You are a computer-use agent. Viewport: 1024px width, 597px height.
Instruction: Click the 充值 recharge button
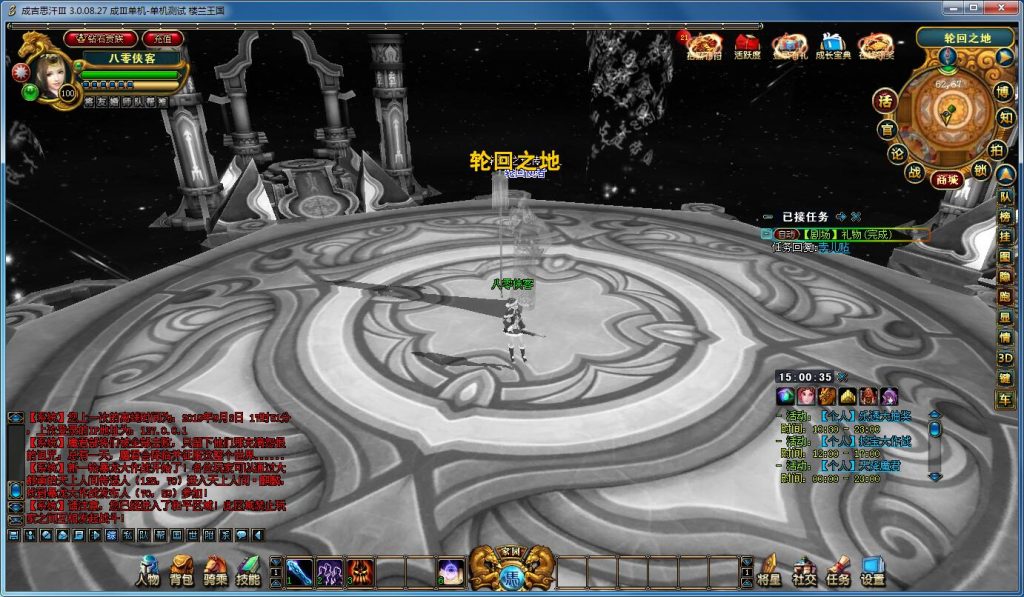(x=161, y=38)
